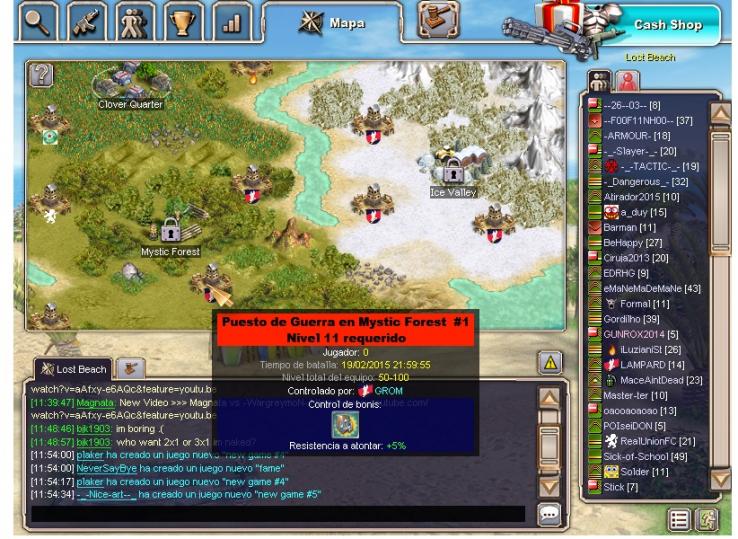Select the Mapa tab
The image size is (738, 539).
333,23
